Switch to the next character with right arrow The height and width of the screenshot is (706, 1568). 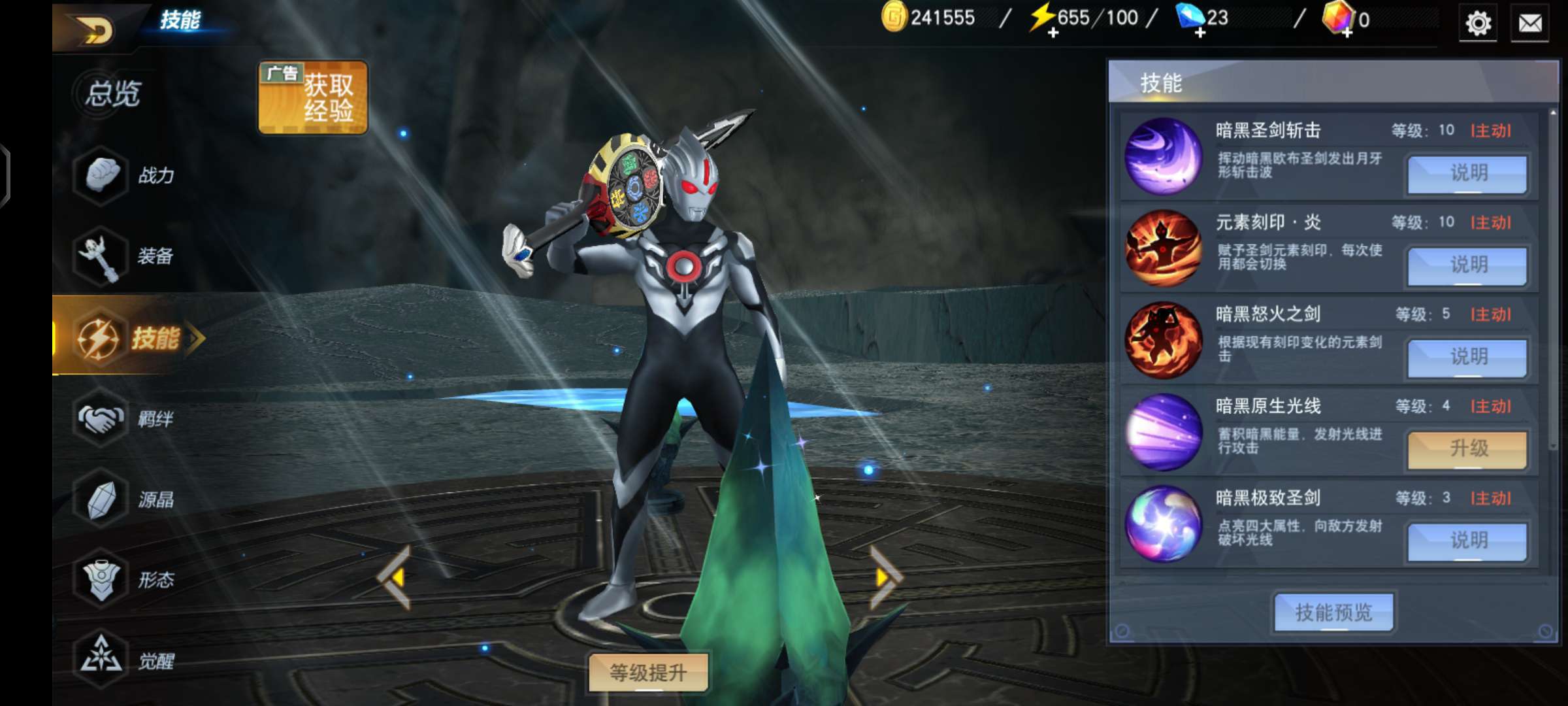[x=885, y=578]
